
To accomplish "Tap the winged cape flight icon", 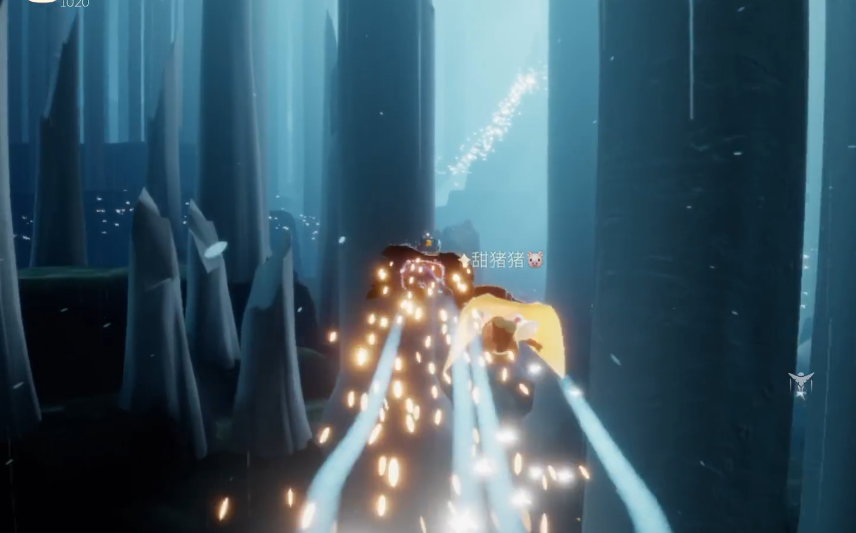I will [x=800, y=383].
